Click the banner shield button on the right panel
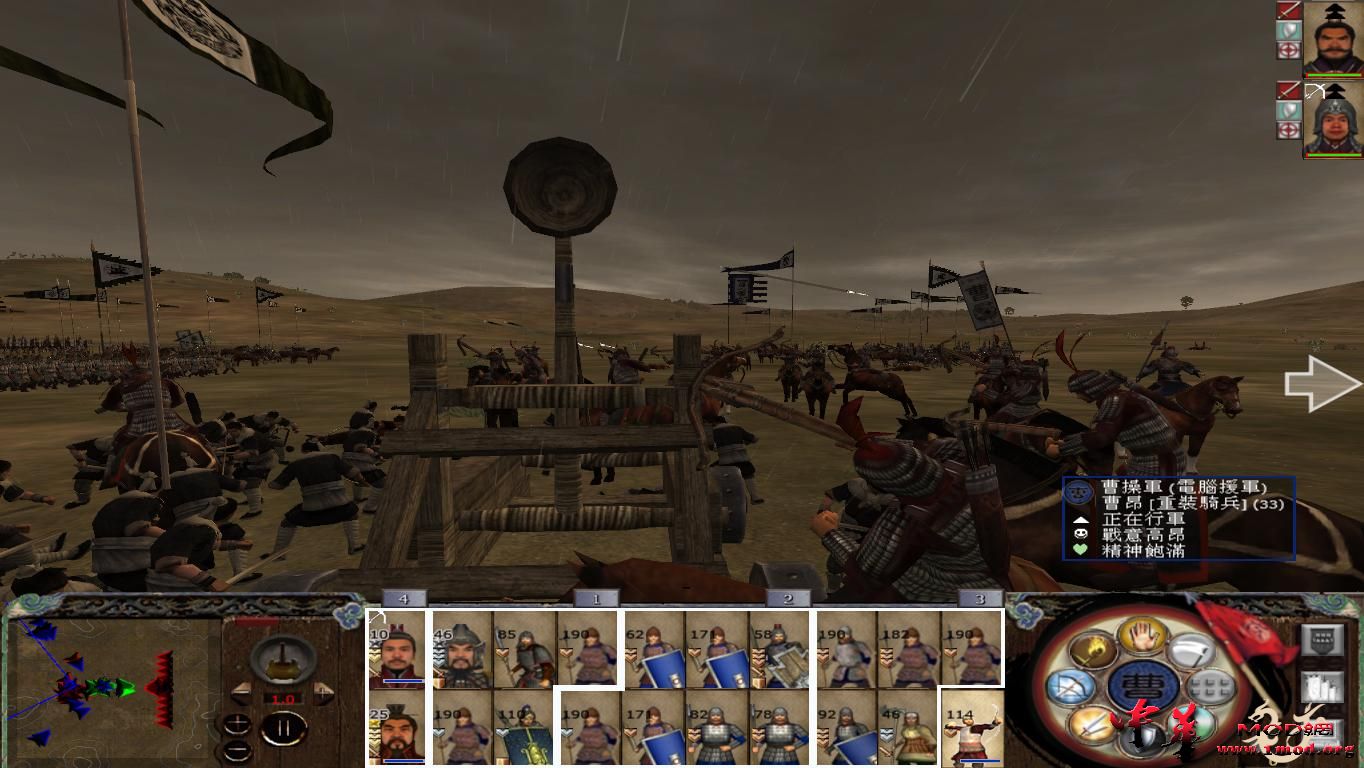Screen dimensions: 1364x768 pos(1323,639)
